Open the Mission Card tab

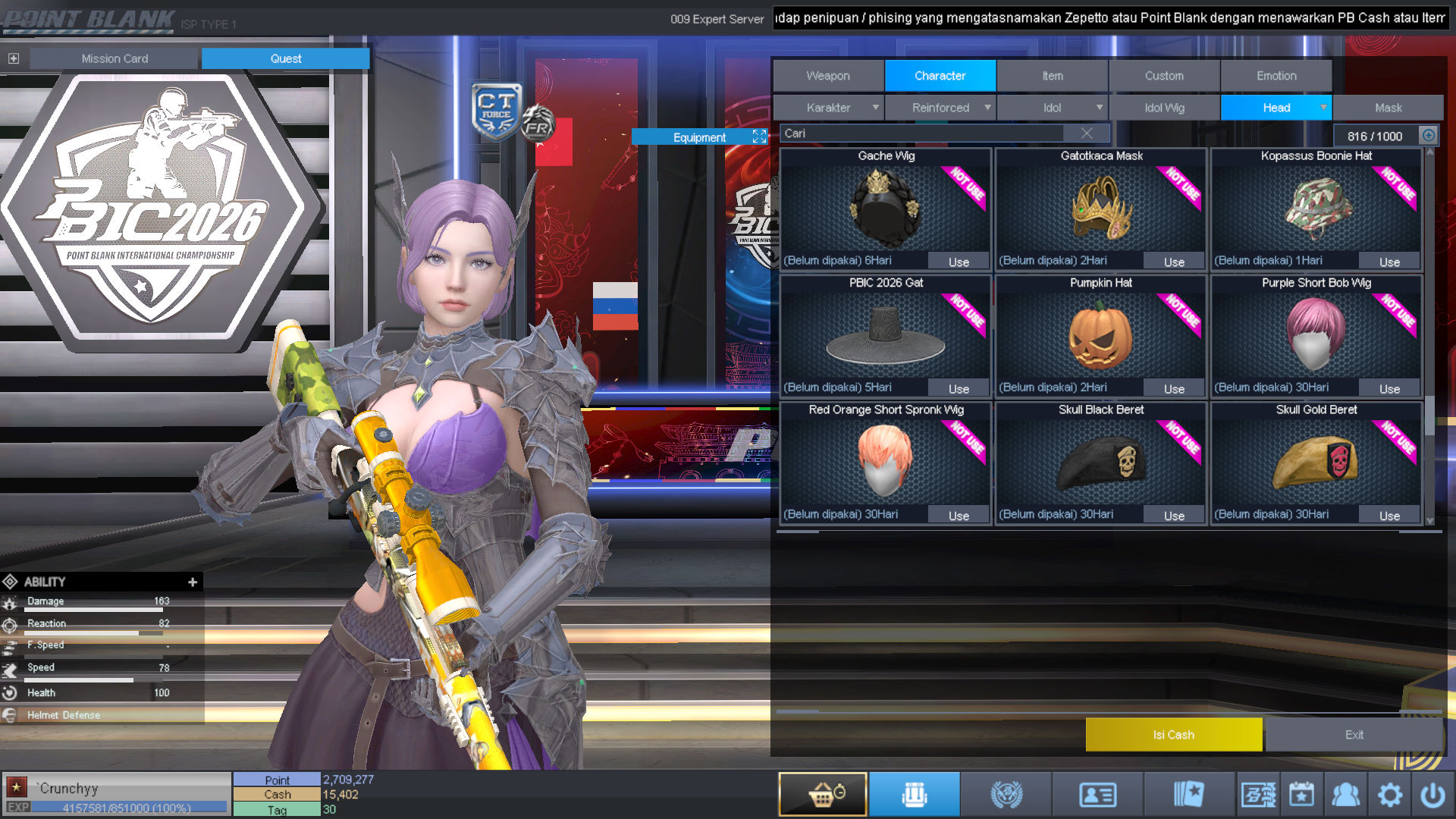115,58
